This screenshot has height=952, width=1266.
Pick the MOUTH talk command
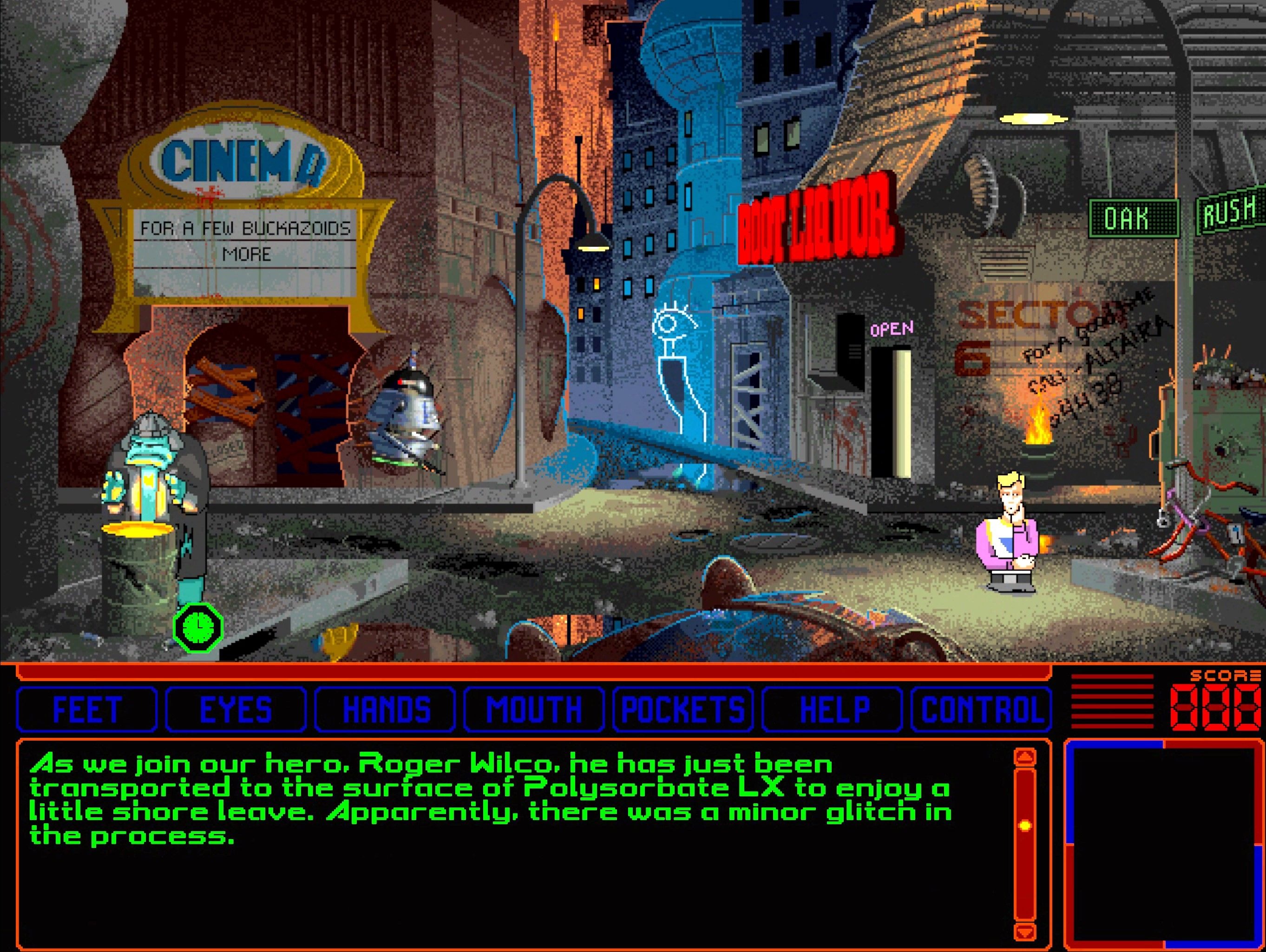[534, 709]
